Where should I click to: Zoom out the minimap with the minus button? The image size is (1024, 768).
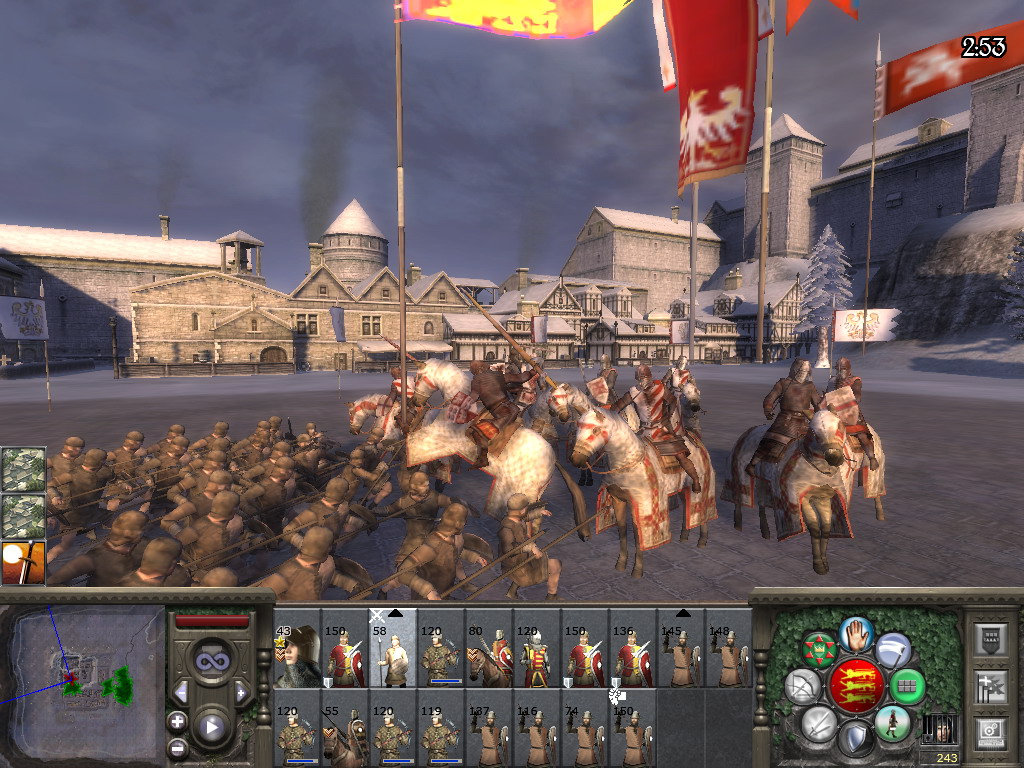click(x=178, y=746)
